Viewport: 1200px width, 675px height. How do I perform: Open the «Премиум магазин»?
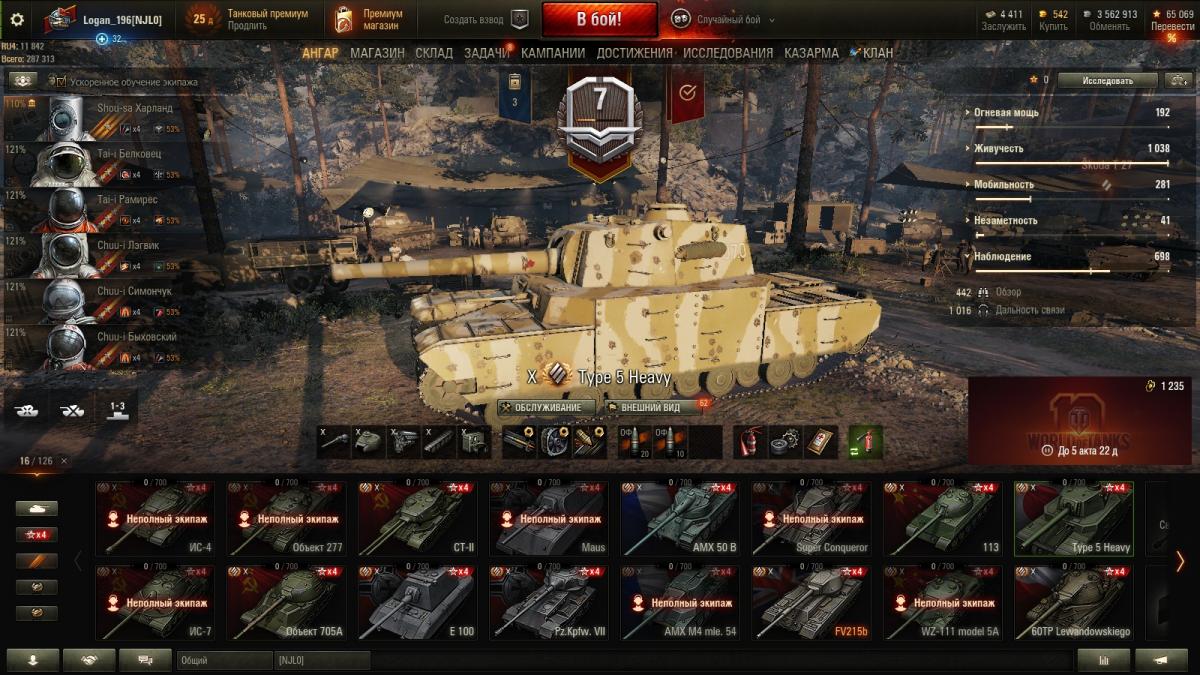tap(371, 19)
